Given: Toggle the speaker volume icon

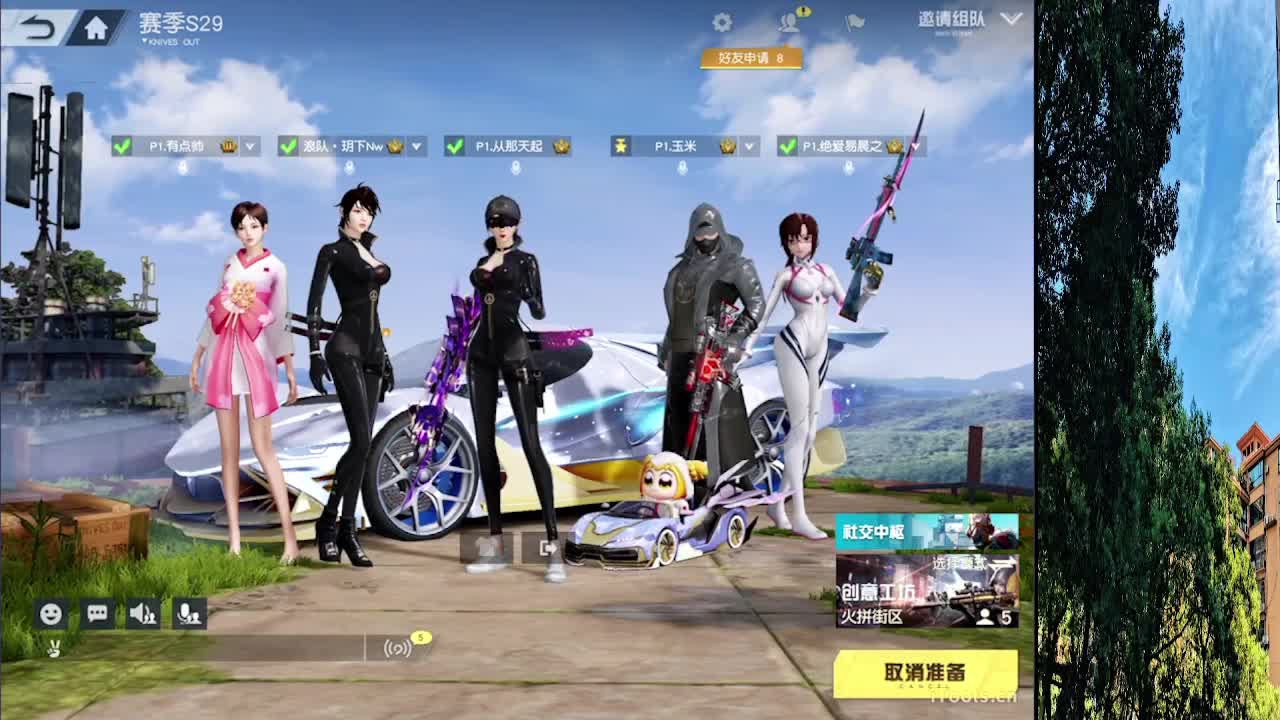Looking at the screenshot, I should click(x=142, y=614).
